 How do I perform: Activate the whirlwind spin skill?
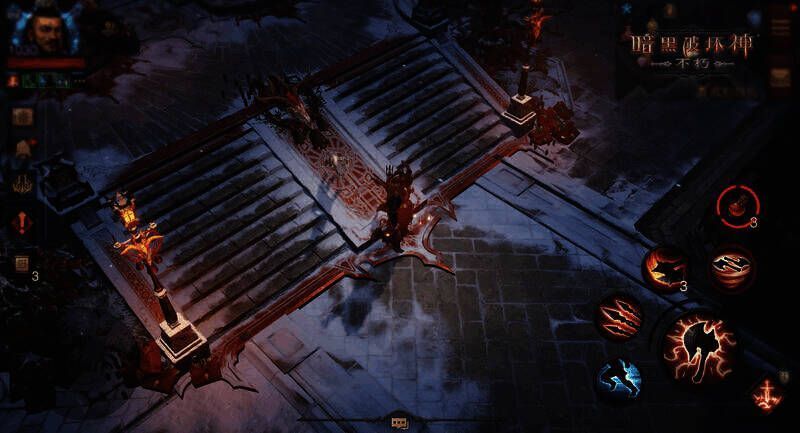[x=731, y=268]
